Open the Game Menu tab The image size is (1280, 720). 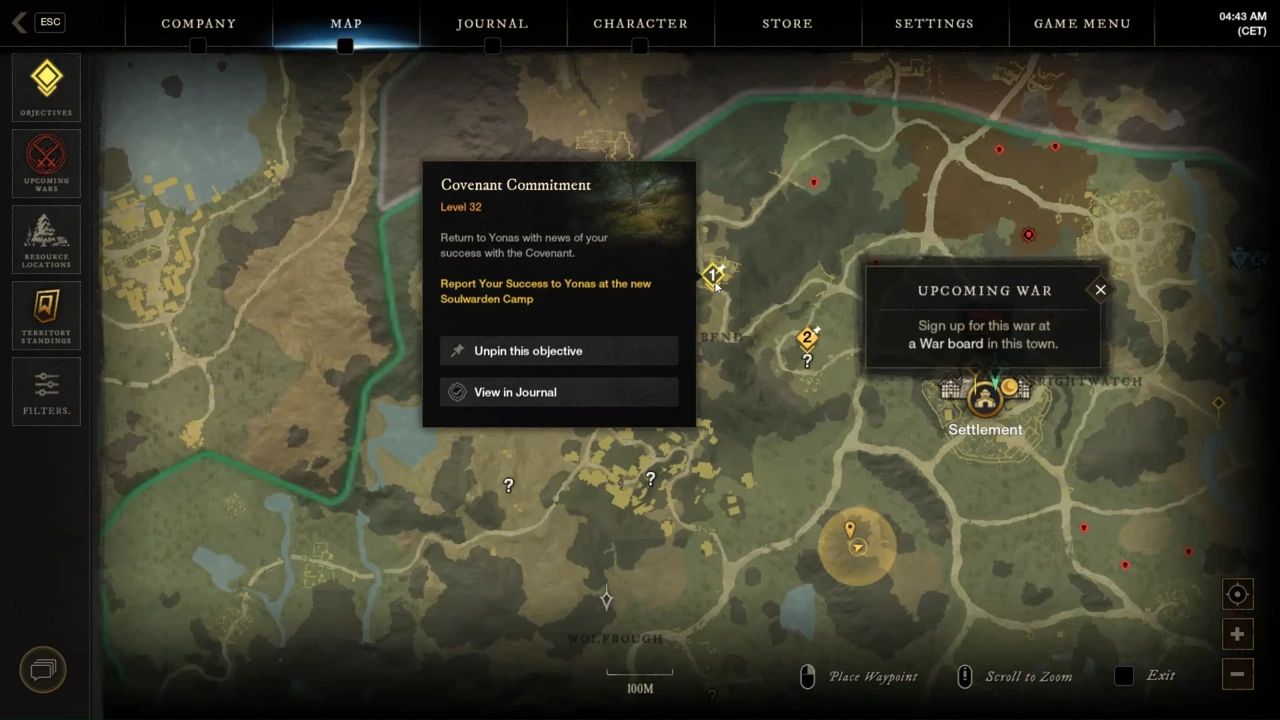(x=1082, y=23)
